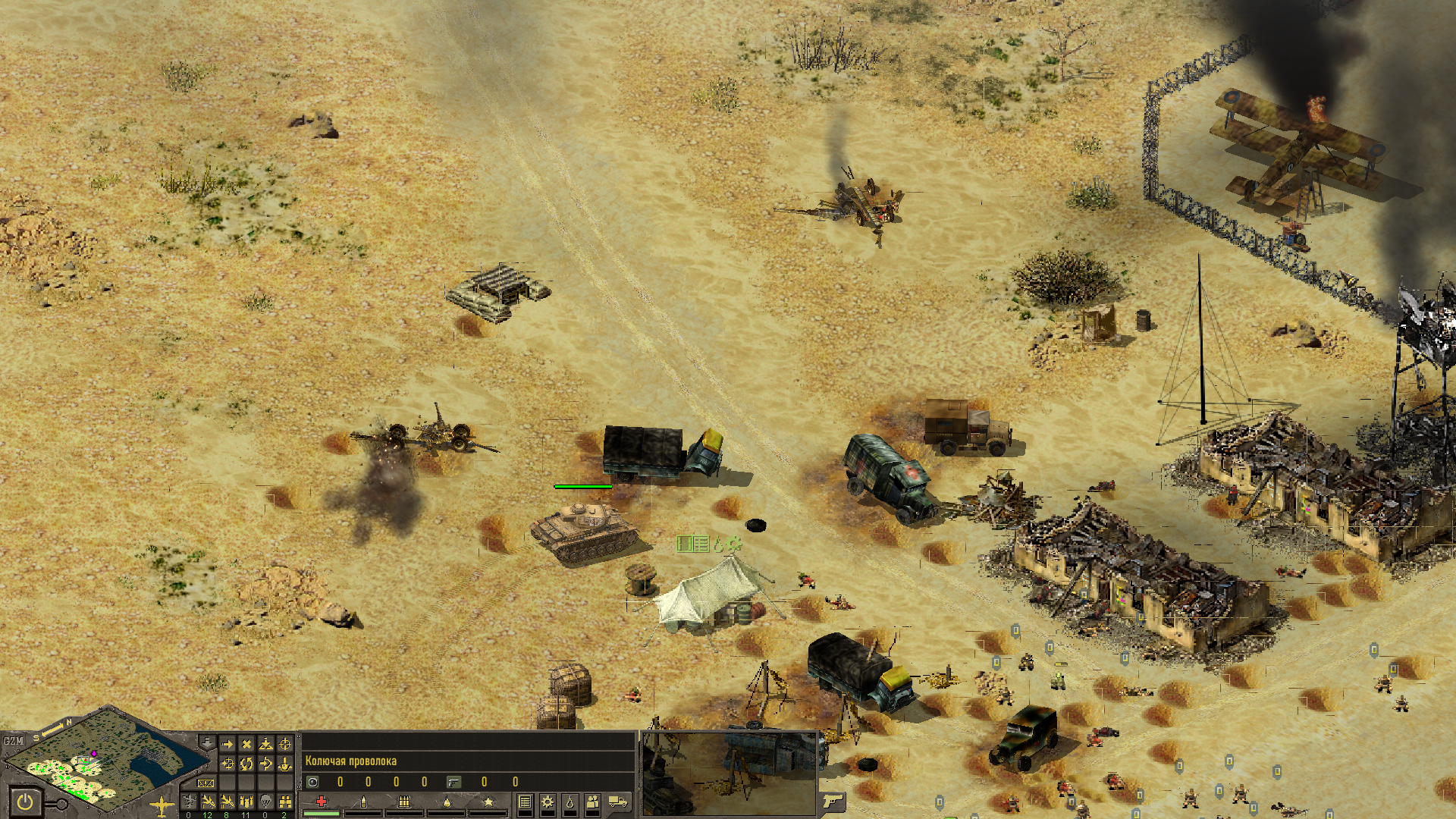Click the truck icon tab
Image resolution: width=1456 pixels, height=819 pixels.
point(618,802)
